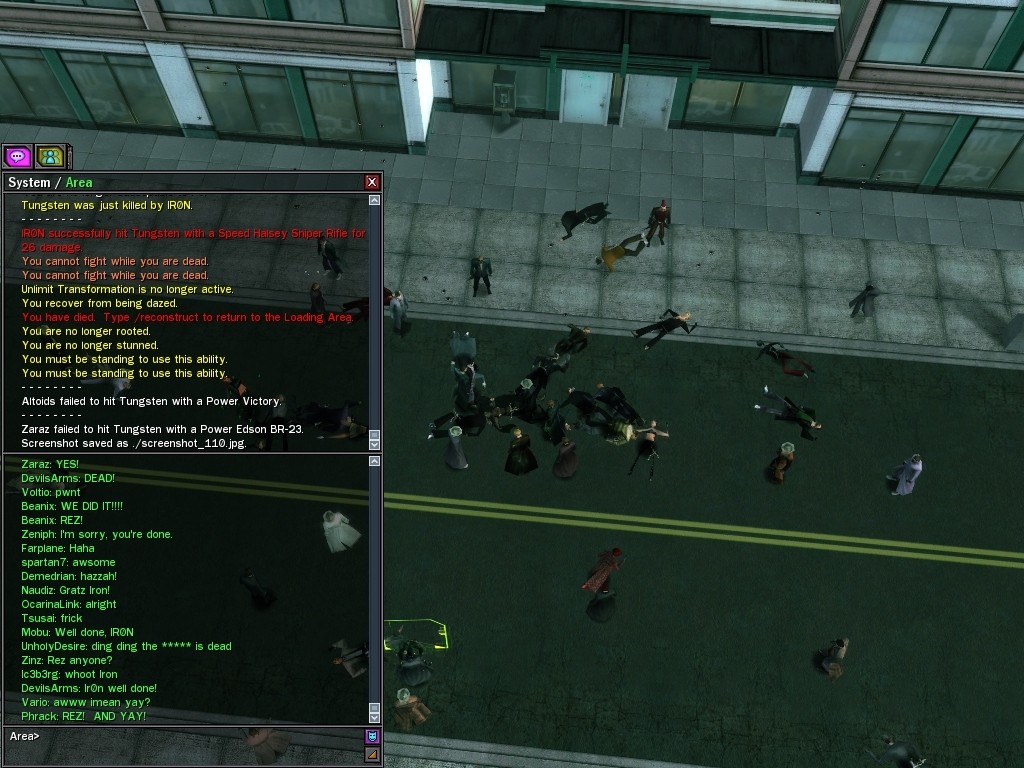Select the green Area channel label
This screenshot has height=768, width=1024.
click(79, 182)
